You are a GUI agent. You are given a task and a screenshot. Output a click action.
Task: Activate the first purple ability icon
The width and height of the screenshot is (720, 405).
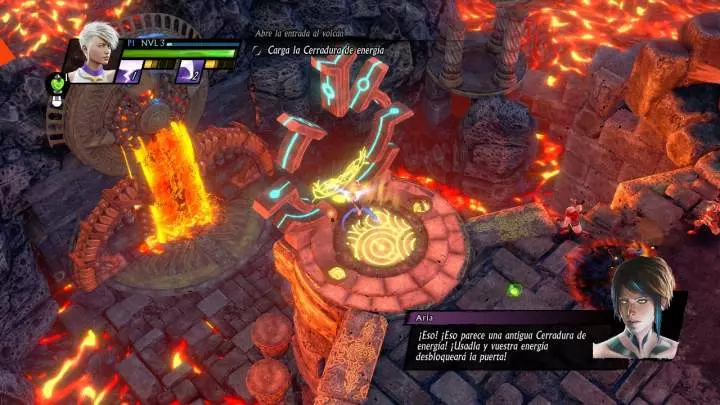tap(131, 70)
